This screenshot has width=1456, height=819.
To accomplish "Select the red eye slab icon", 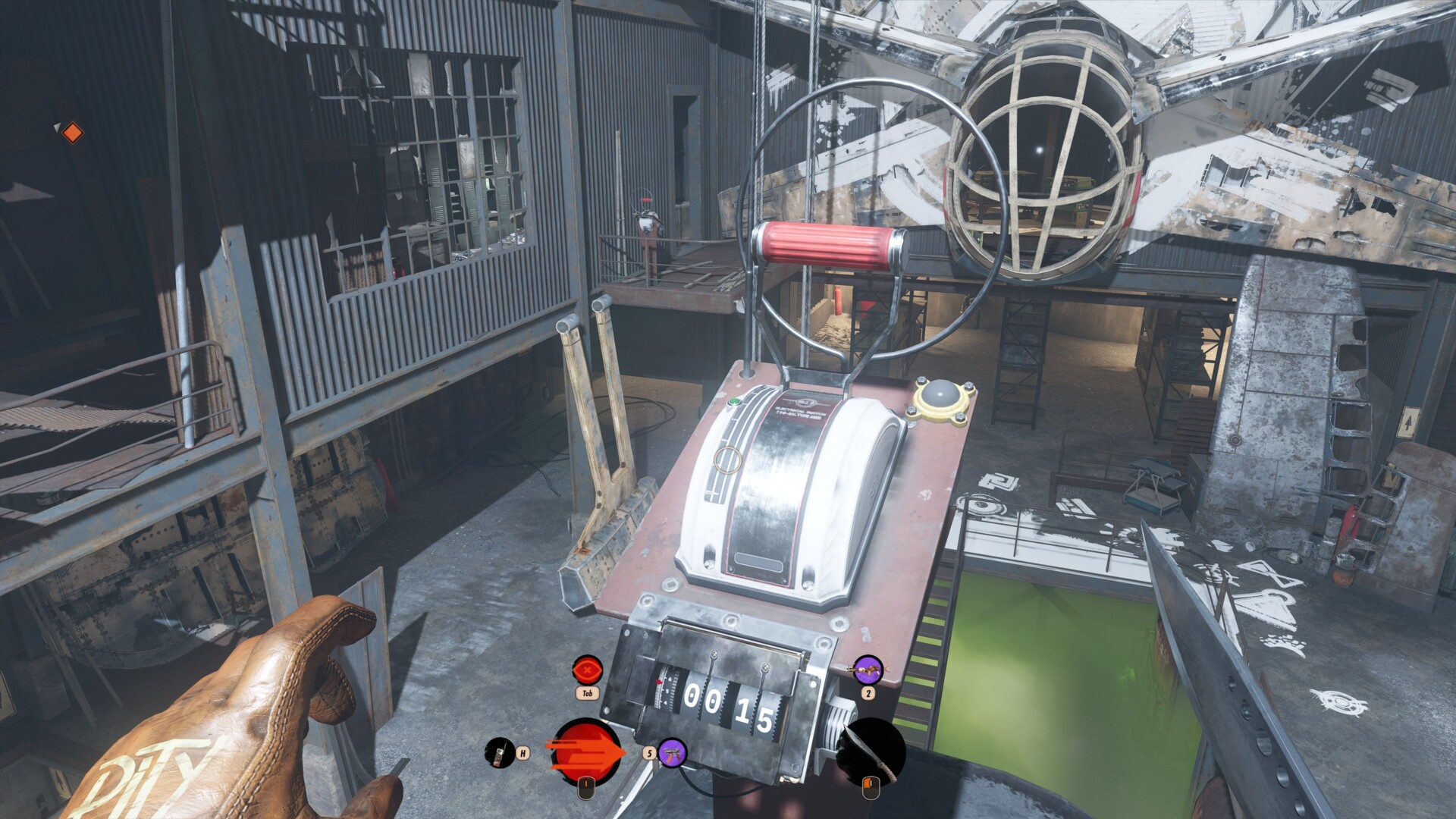I will (587, 670).
